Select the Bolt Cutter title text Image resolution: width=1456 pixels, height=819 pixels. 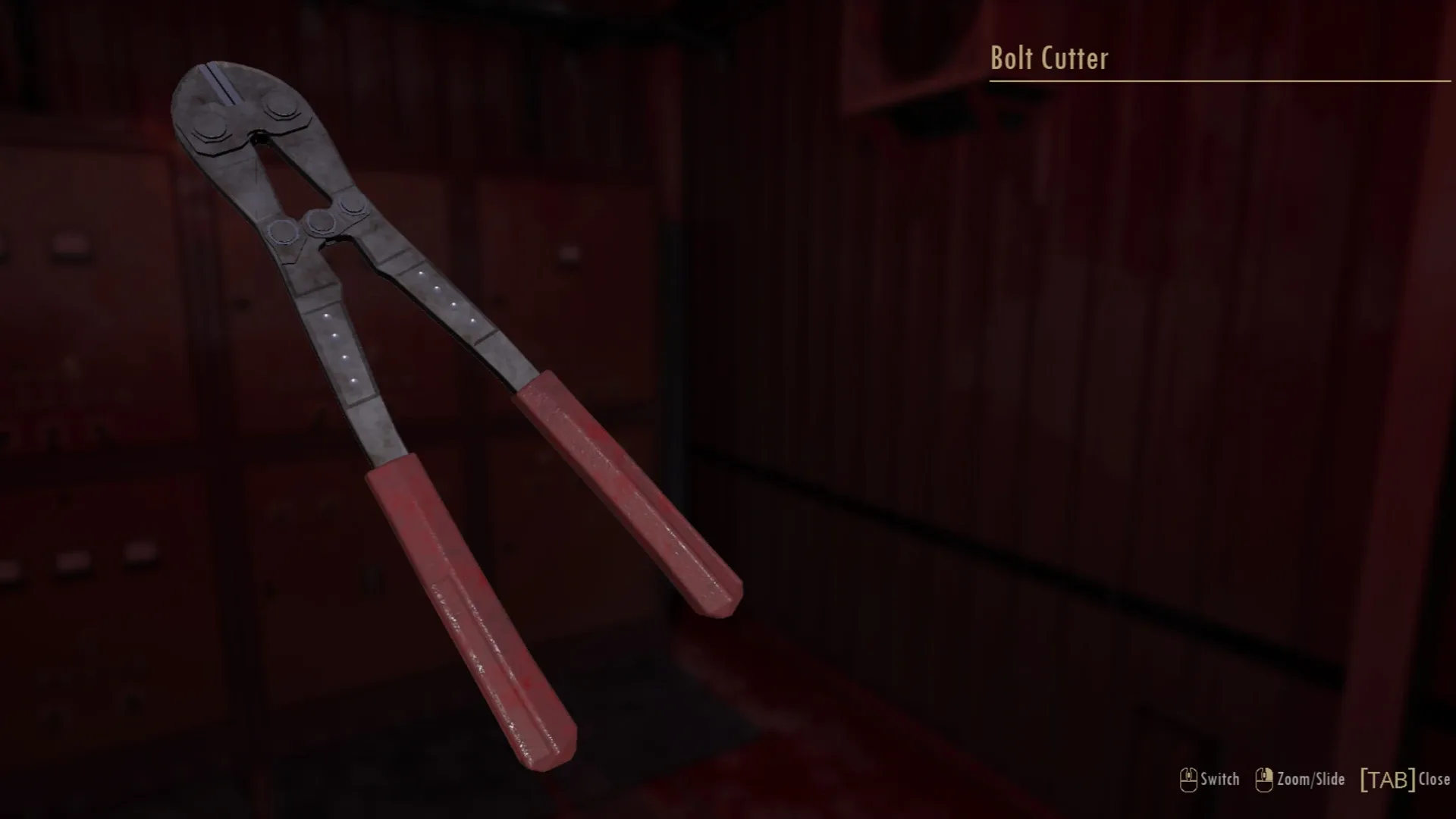tap(1049, 58)
